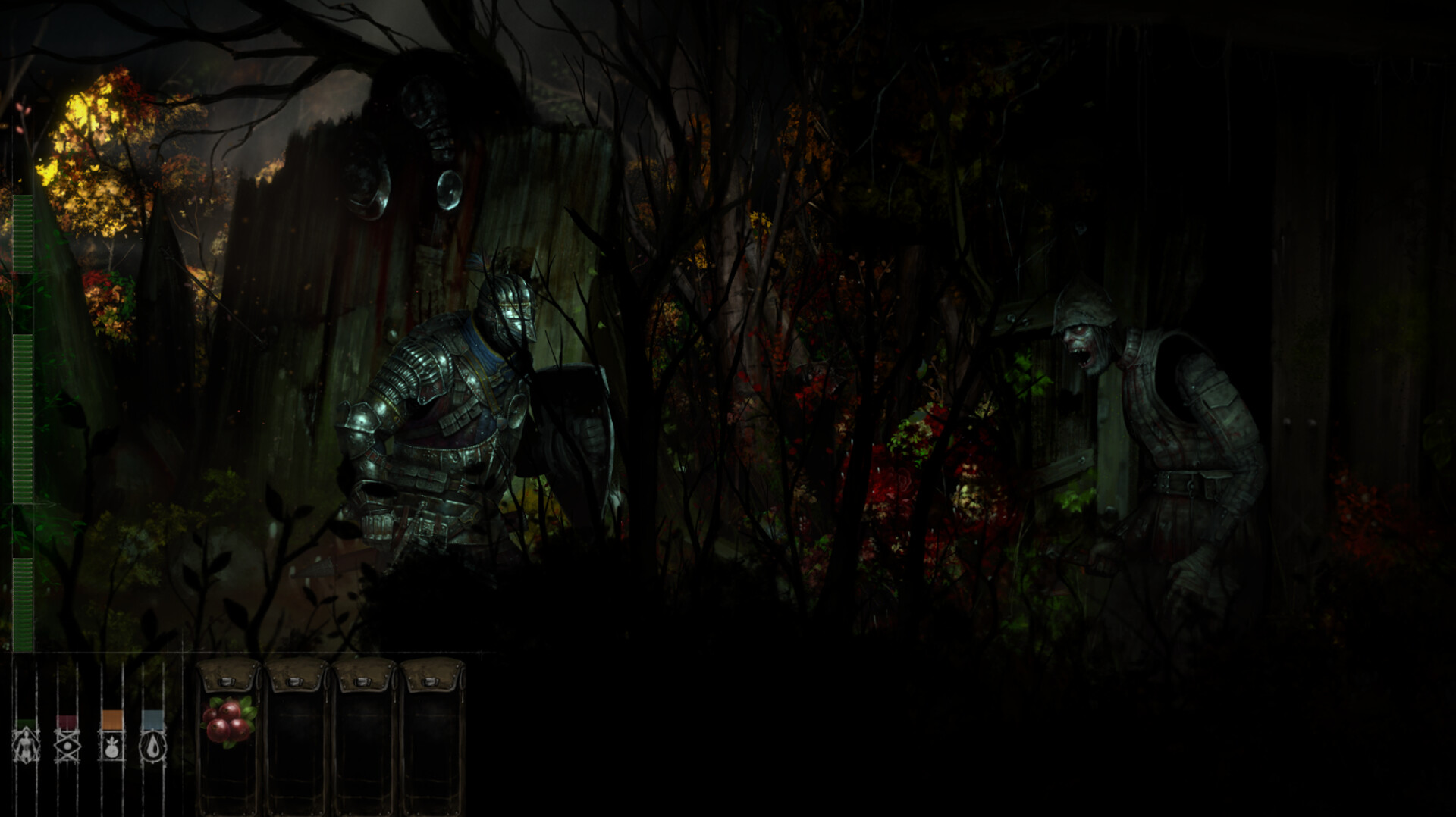Viewport: 1456px width, 817px height.
Task: Click the eye-shaped status icon
Action: pyautogui.click(x=66, y=745)
